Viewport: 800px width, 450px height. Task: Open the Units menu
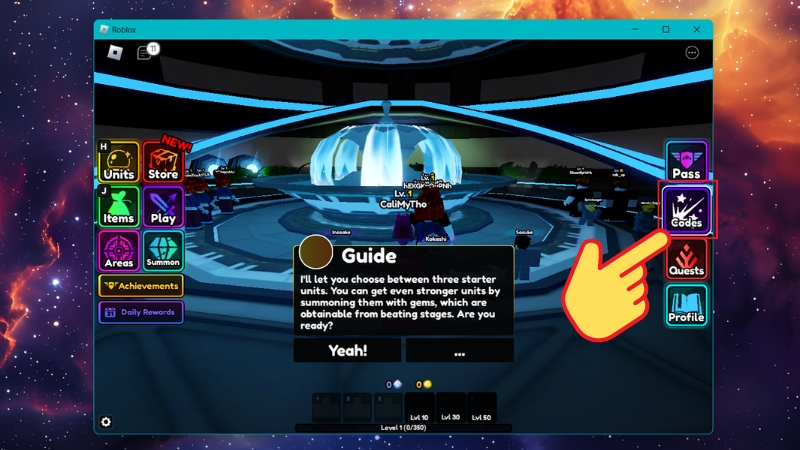[118, 163]
